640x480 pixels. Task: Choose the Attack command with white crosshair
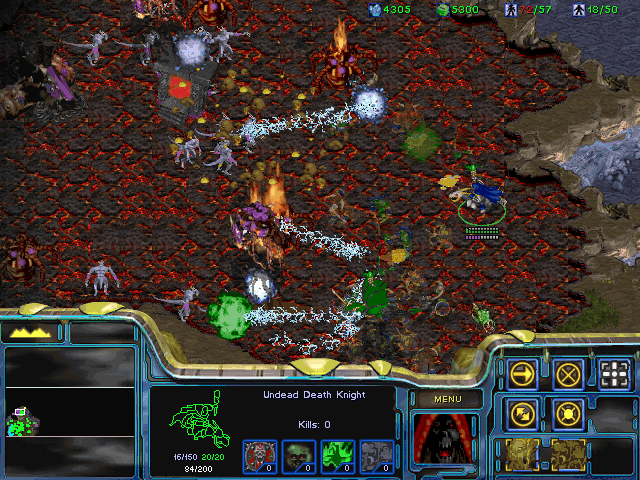click(x=614, y=374)
